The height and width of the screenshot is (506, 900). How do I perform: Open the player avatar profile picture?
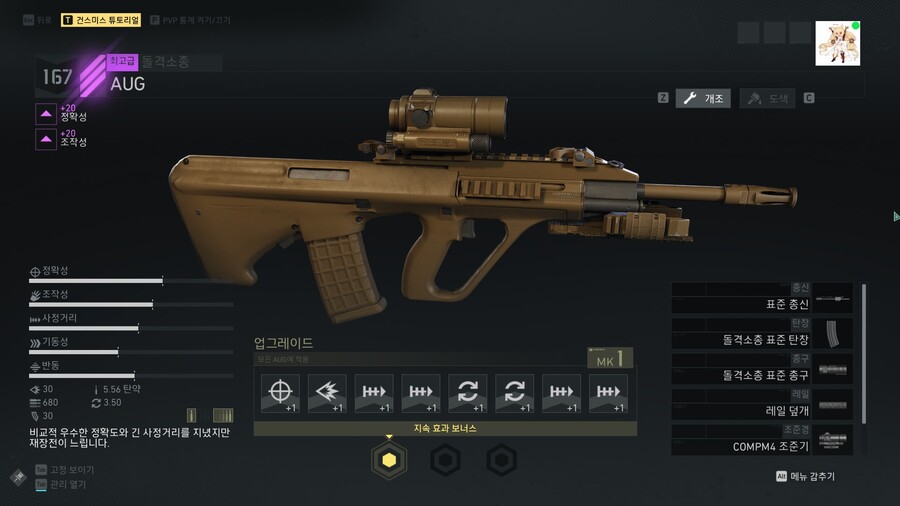838,43
